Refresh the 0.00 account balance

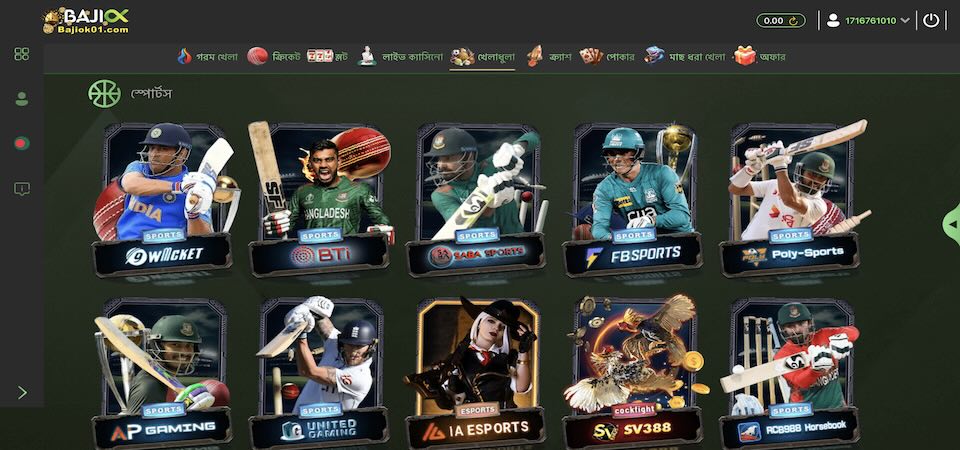click(x=796, y=20)
